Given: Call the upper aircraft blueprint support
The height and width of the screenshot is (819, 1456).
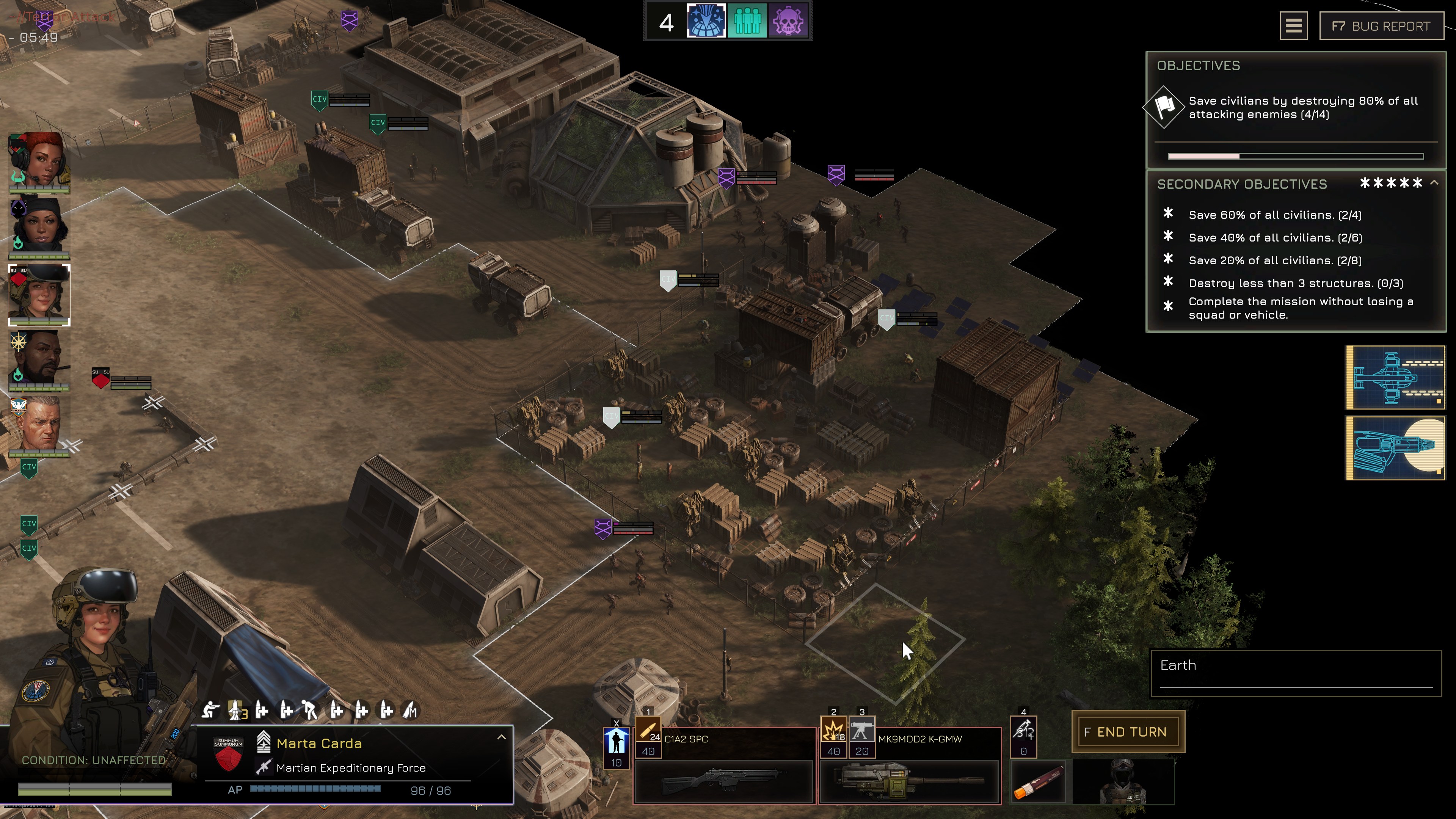Looking at the screenshot, I should coord(1395,377).
